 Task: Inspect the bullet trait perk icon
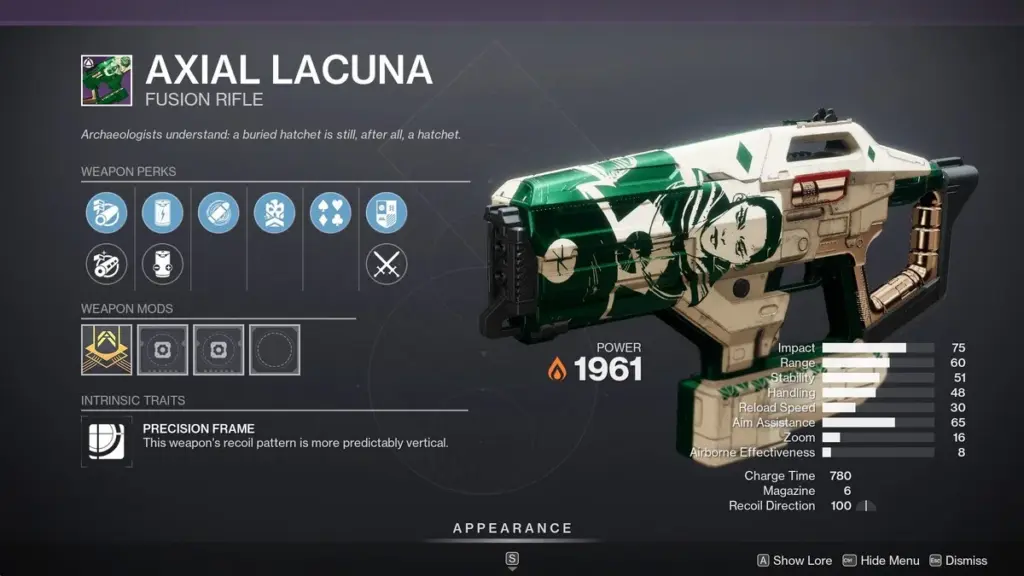218,213
